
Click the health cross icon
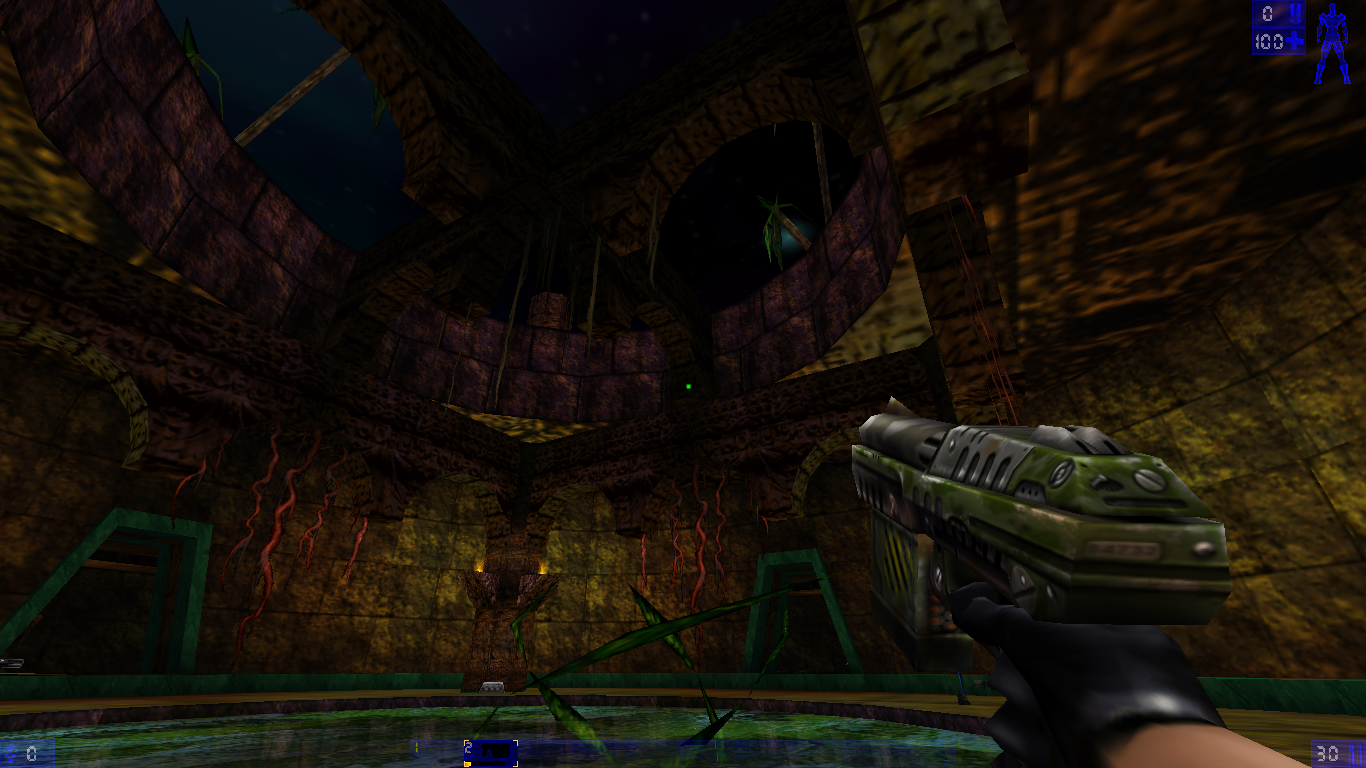1295,41
